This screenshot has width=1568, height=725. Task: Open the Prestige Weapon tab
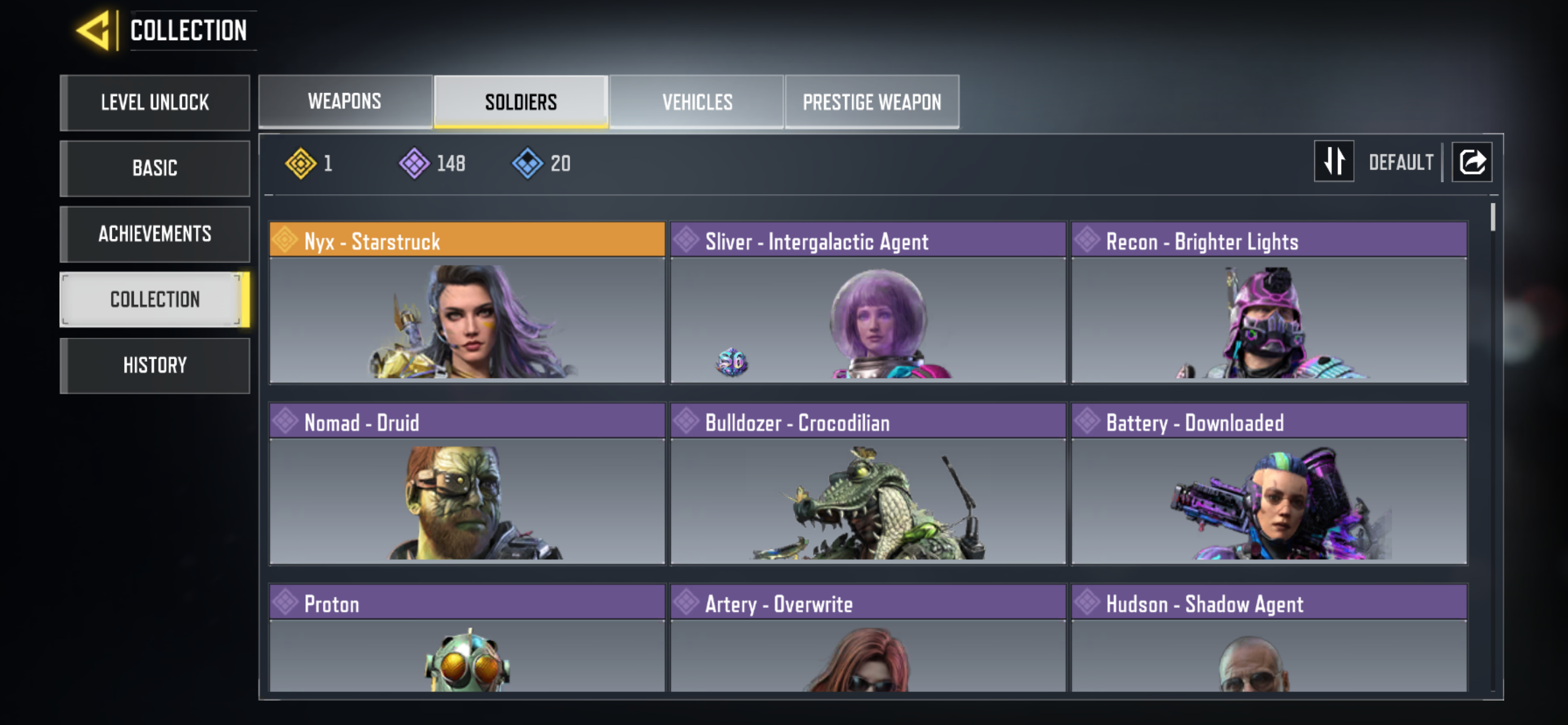[x=871, y=101]
